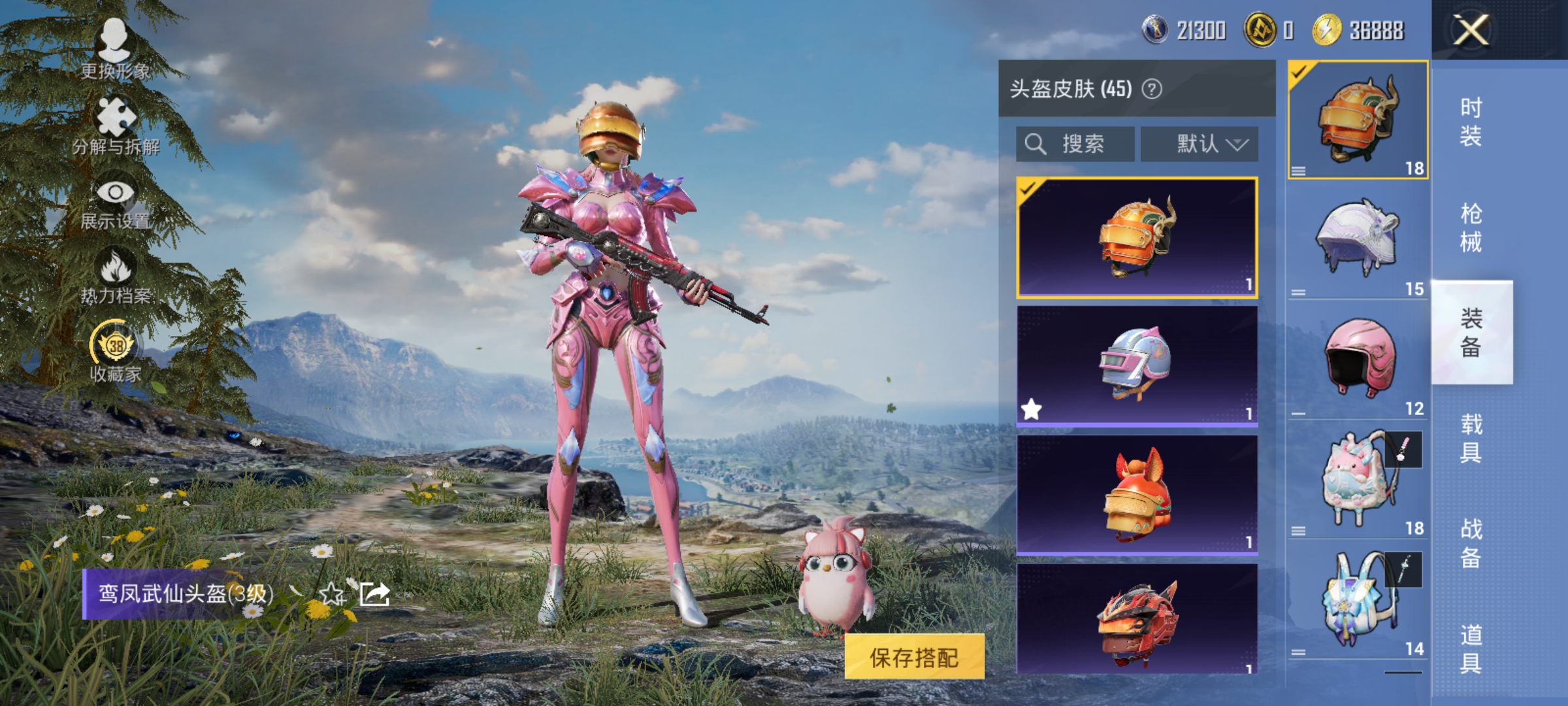Open the 默认 sorting dropdown

(1201, 143)
